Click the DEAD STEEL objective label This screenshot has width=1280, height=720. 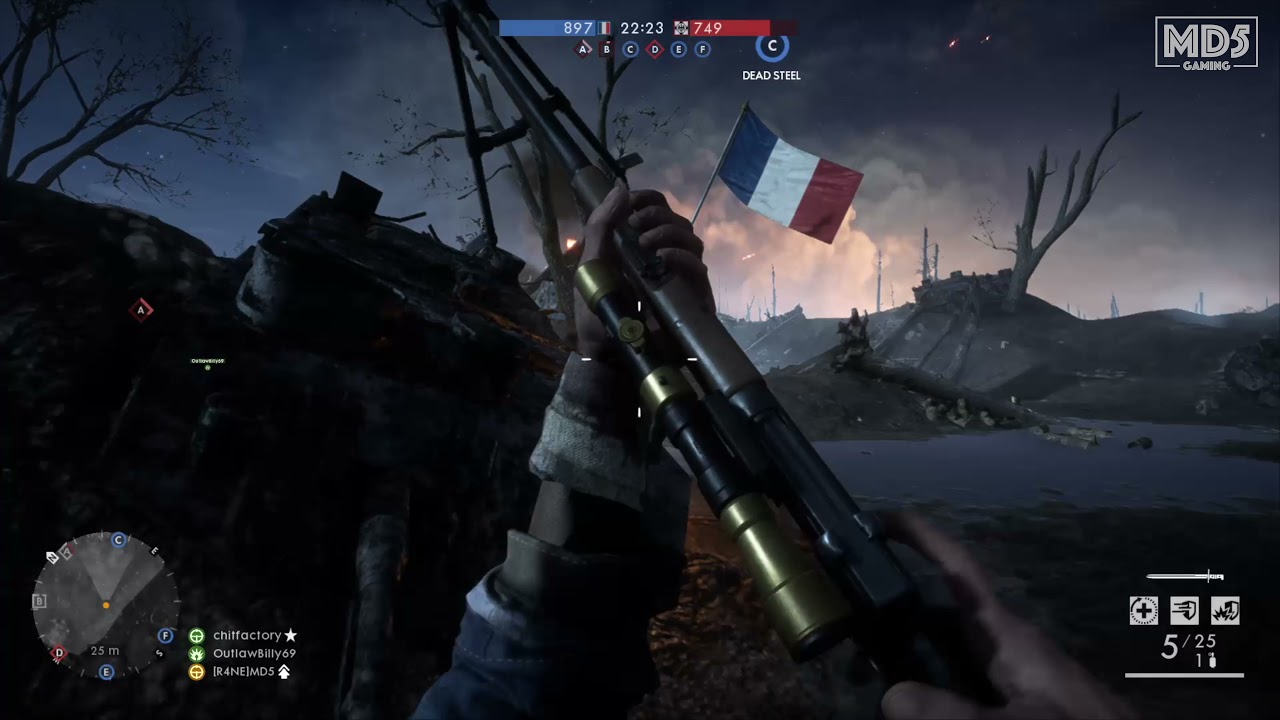(x=770, y=74)
